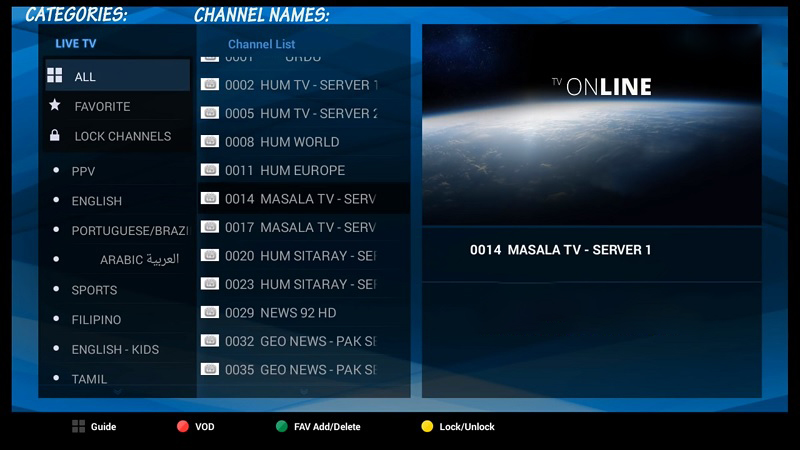Open the FAVORITE category
The image size is (800, 450).
click(116, 106)
